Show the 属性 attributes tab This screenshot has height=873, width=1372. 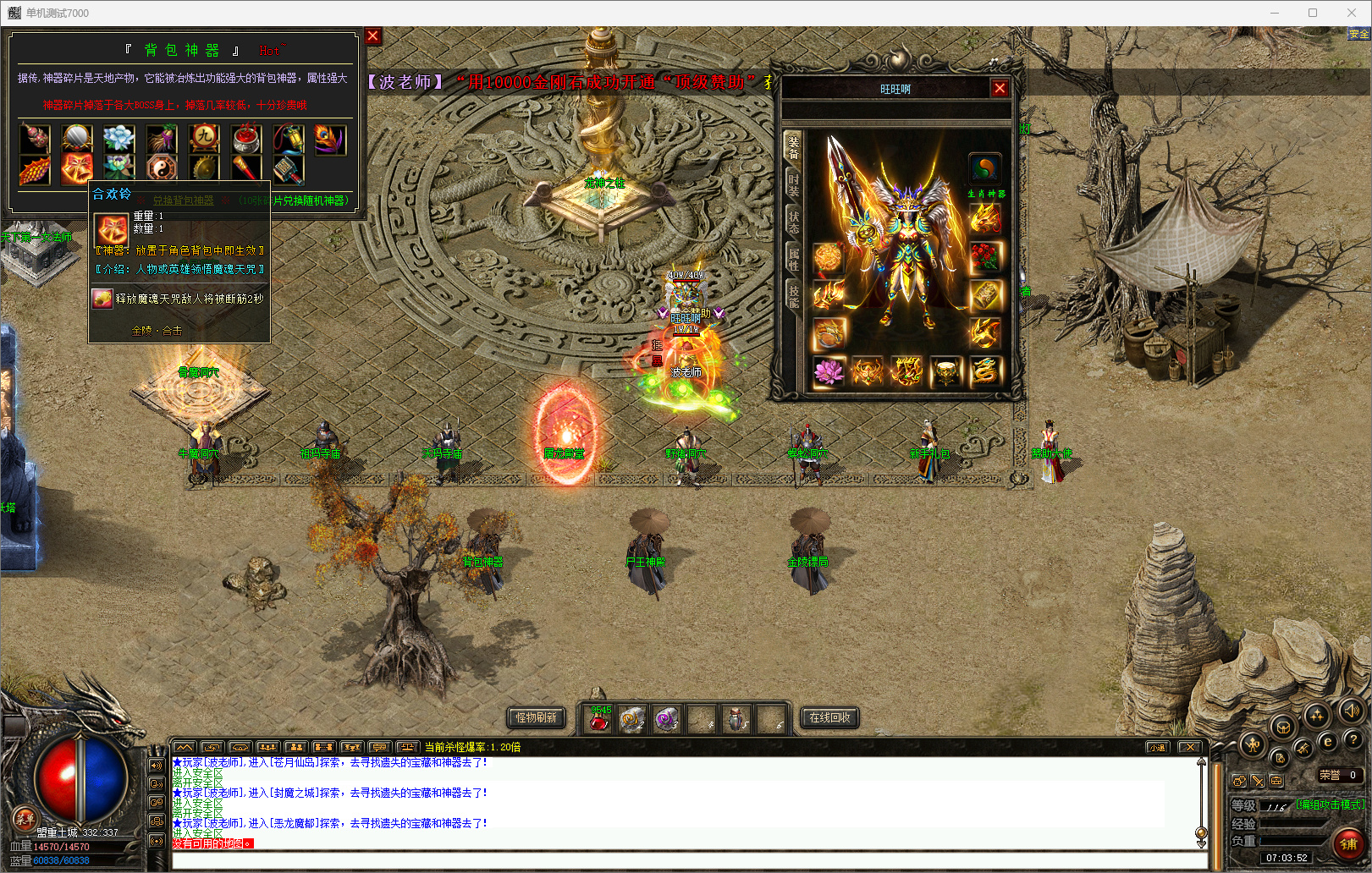click(x=793, y=259)
